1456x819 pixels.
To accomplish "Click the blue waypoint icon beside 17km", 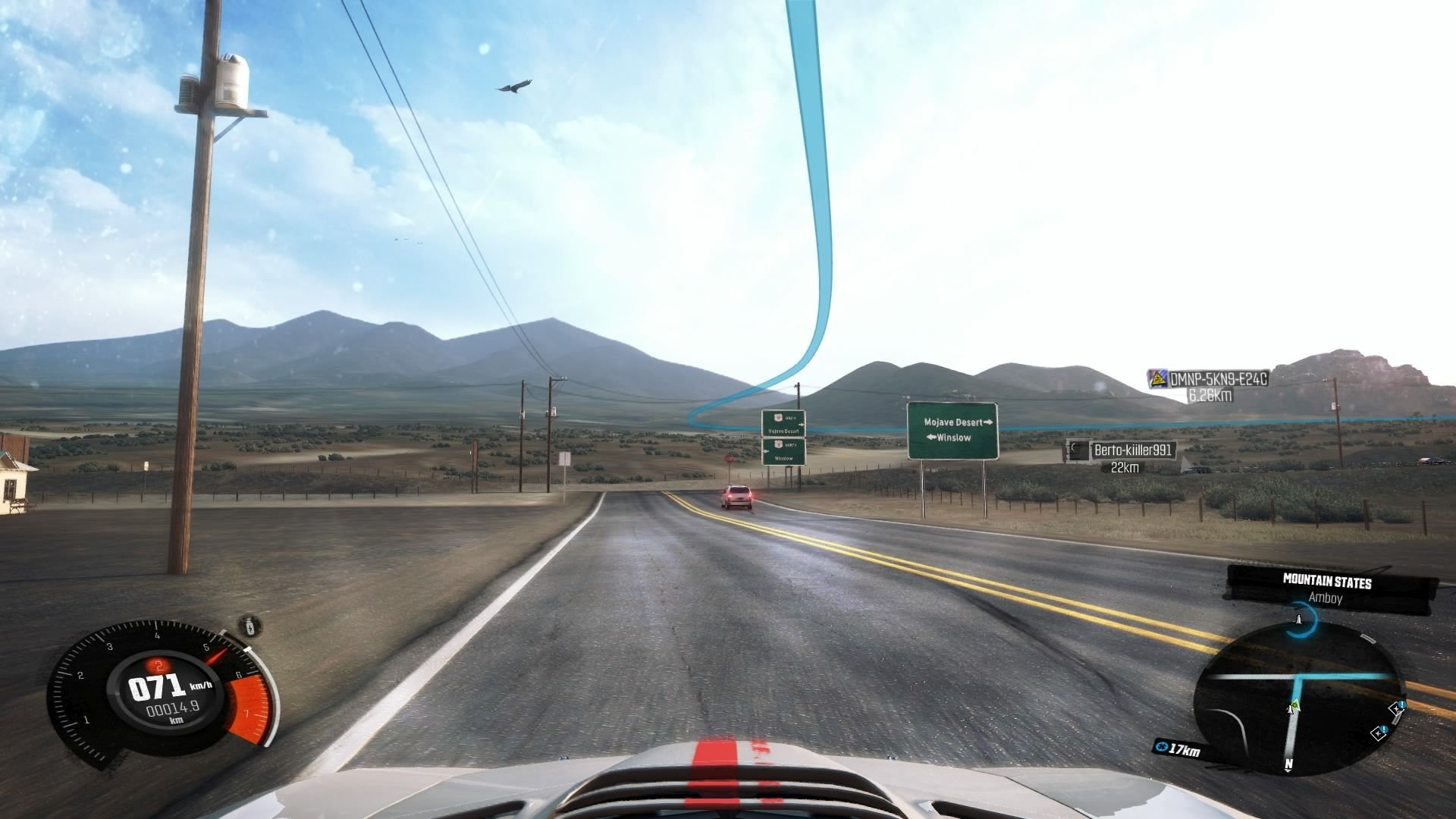I will [1161, 748].
